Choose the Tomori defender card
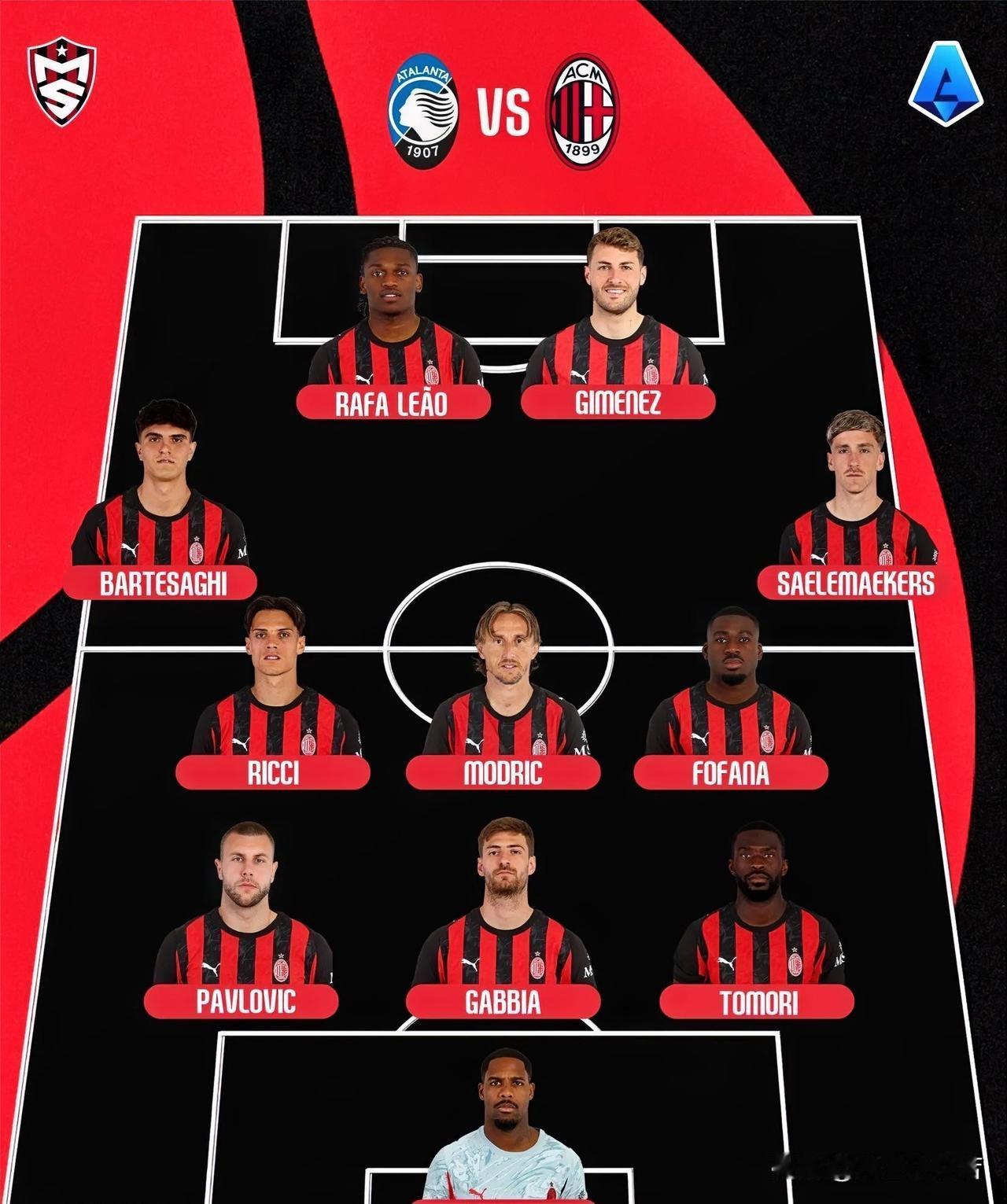The width and height of the screenshot is (1007, 1204). (x=758, y=920)
